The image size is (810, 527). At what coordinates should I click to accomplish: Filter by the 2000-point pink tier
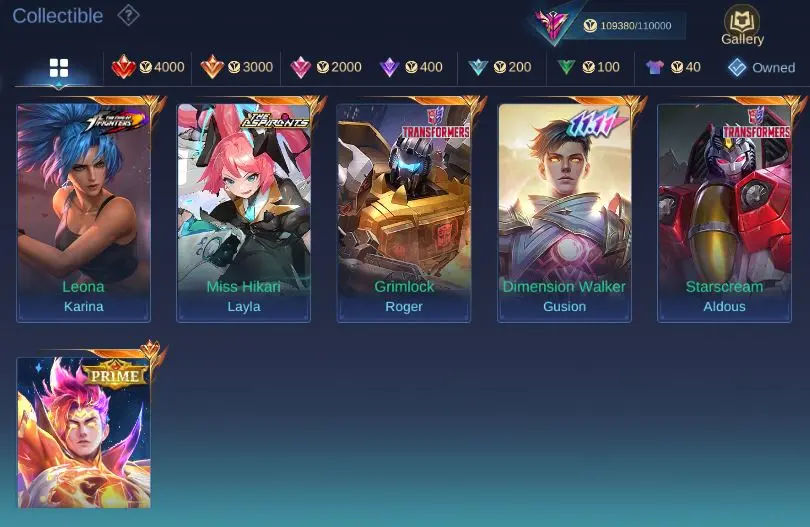(x=325, y=67)
